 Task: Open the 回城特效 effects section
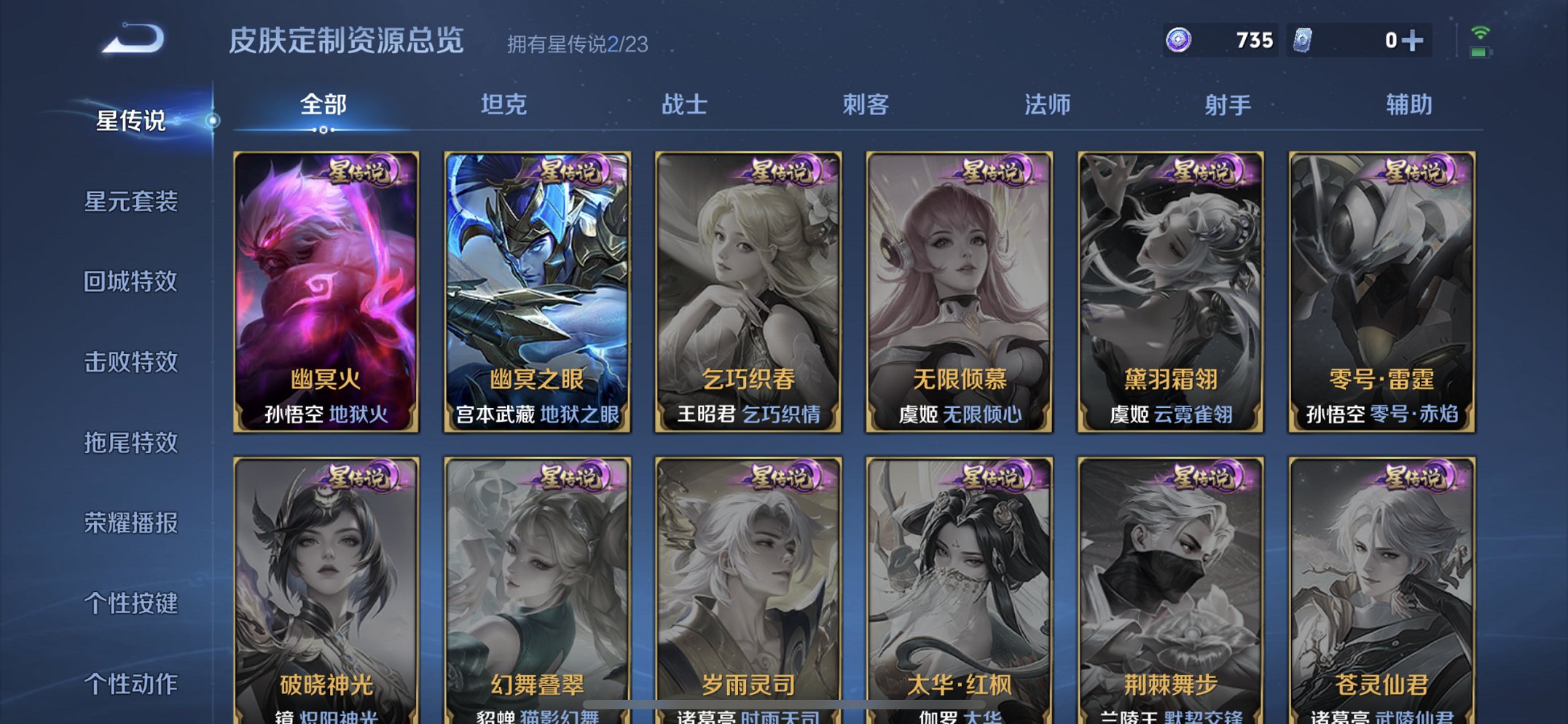click(132, 283)
